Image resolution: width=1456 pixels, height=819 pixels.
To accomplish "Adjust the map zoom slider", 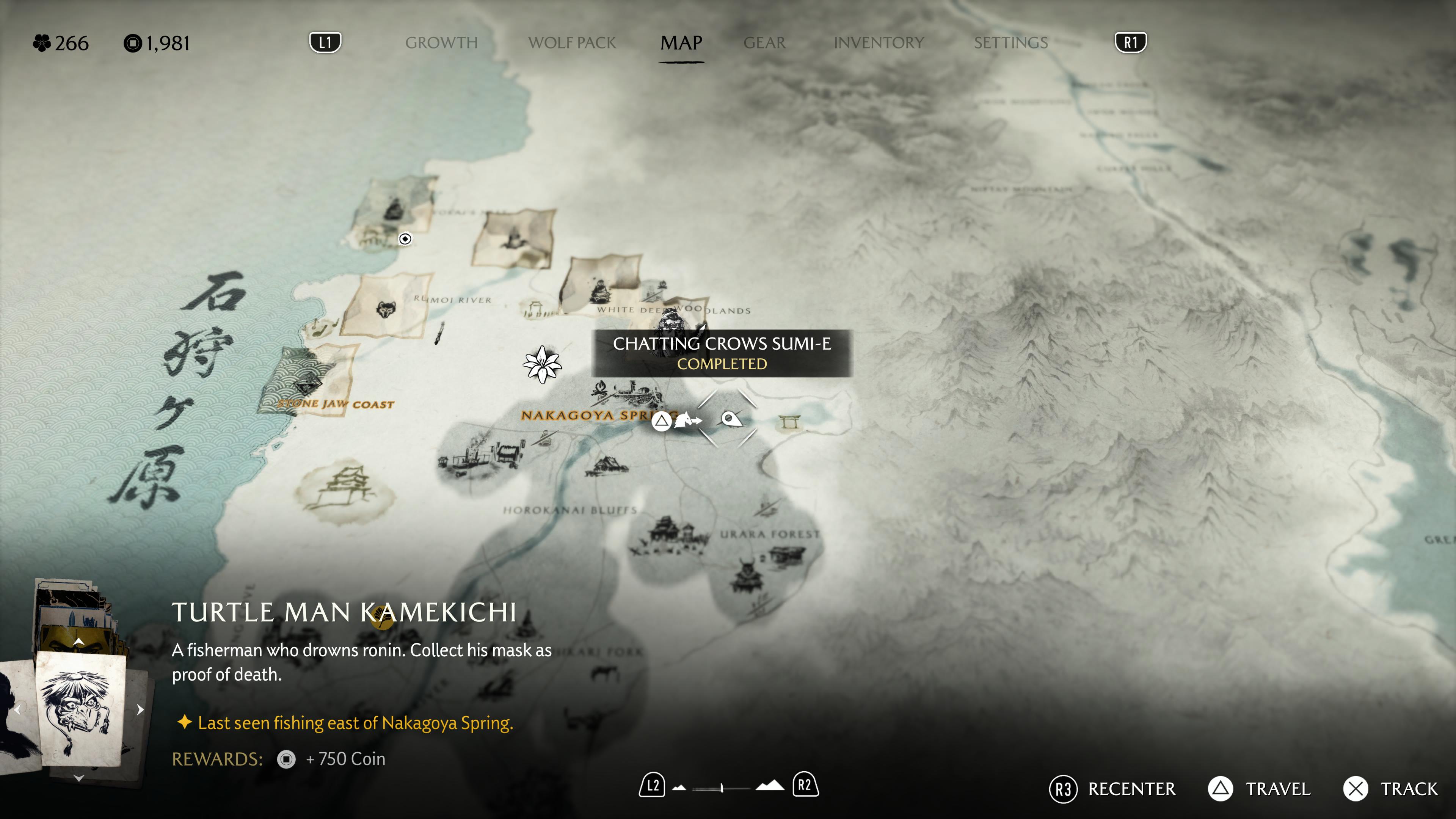I will [x=722, y=788].
